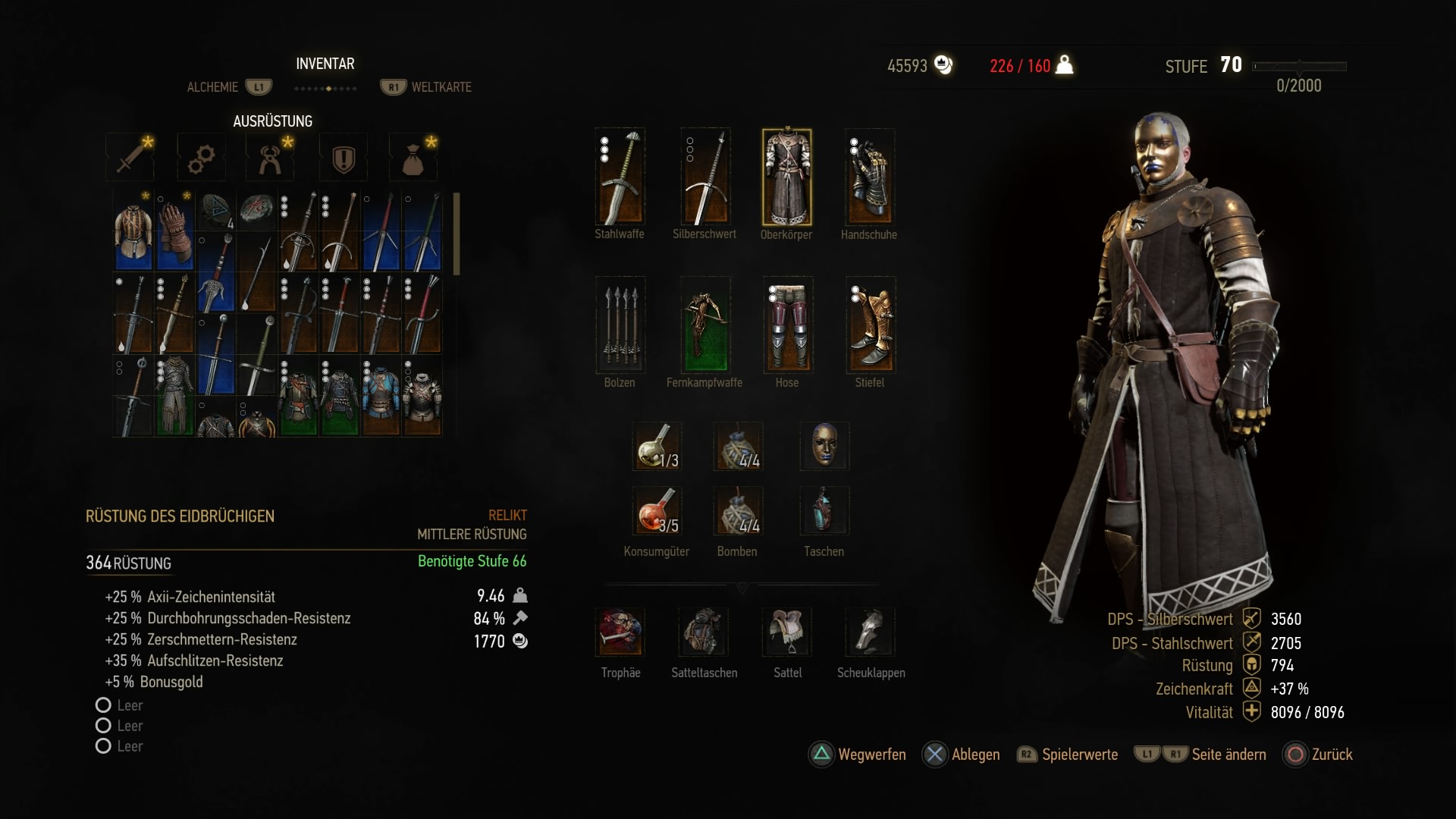The width and height of the screenshot is (1456, 819).
Task: Select the golden mask pocket slot
Action: 824,446
